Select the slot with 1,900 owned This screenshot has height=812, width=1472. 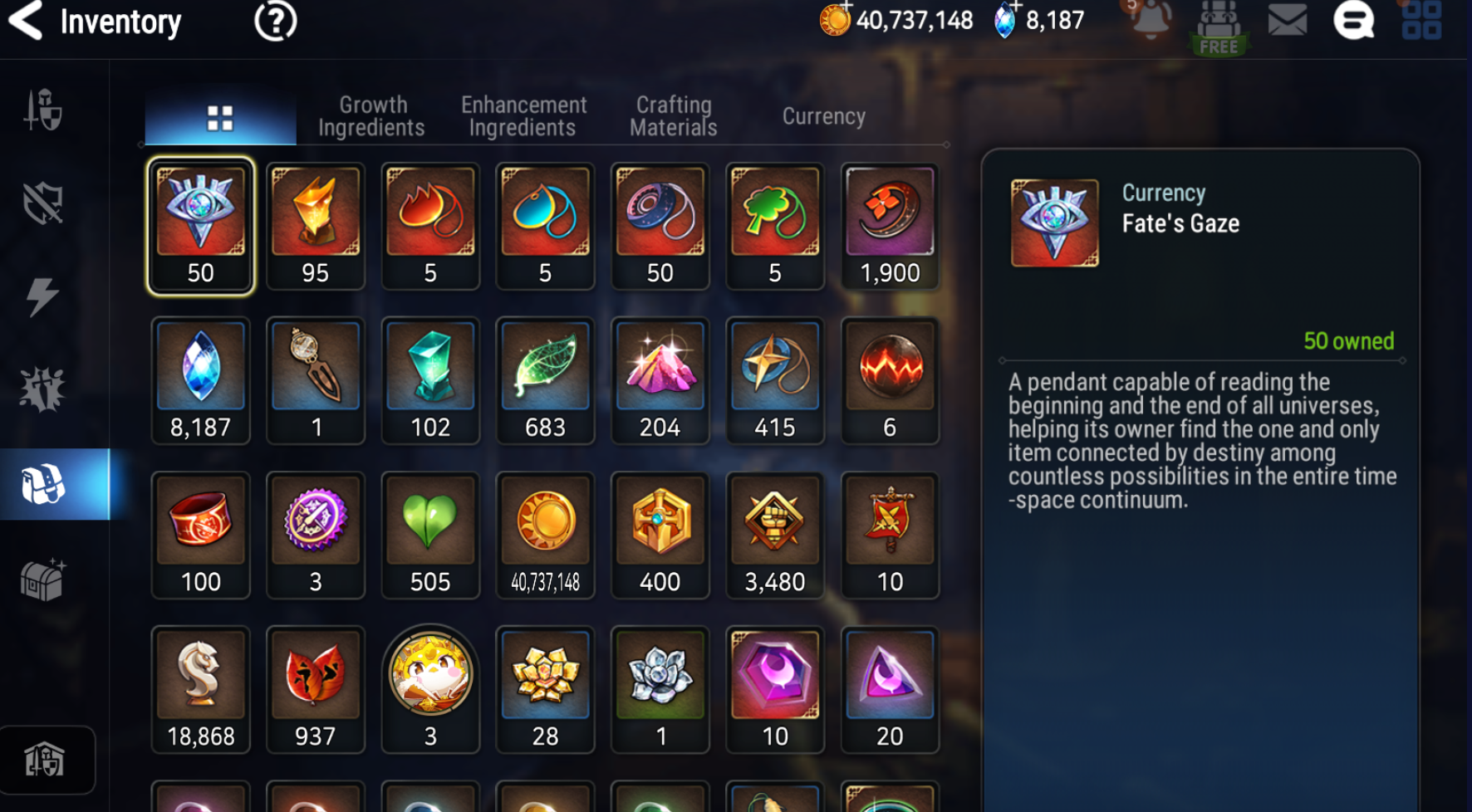890,226
